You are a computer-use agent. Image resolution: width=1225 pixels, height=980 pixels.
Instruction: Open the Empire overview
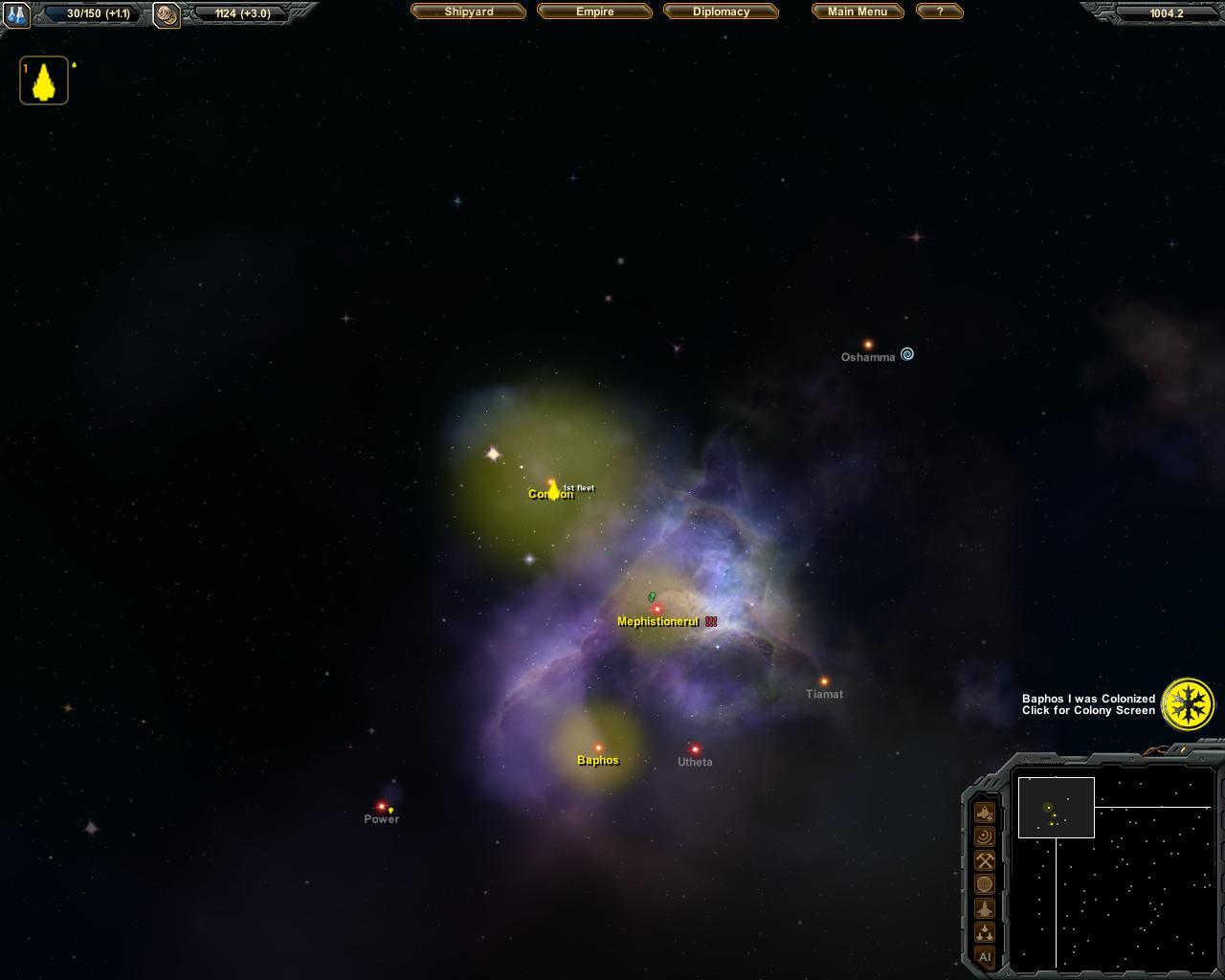[x=594, y=11]
